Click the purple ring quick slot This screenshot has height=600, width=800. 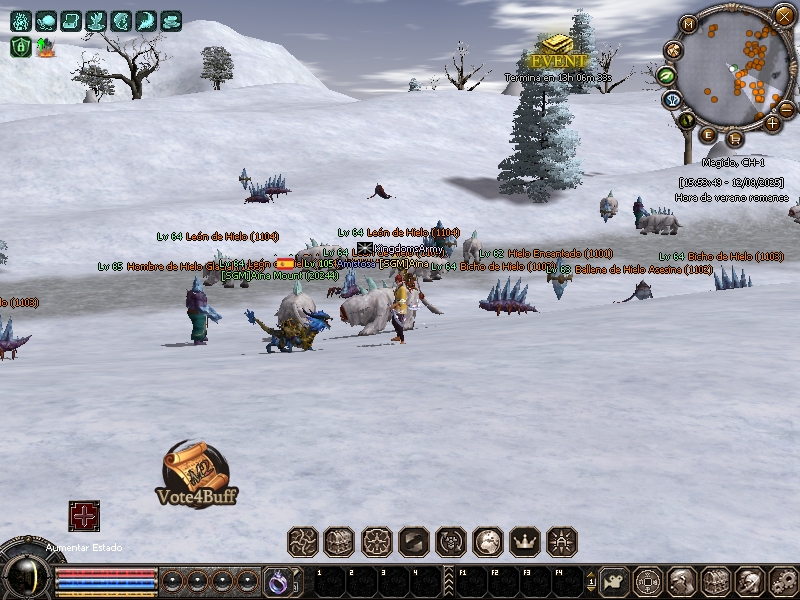click(276, 580)
